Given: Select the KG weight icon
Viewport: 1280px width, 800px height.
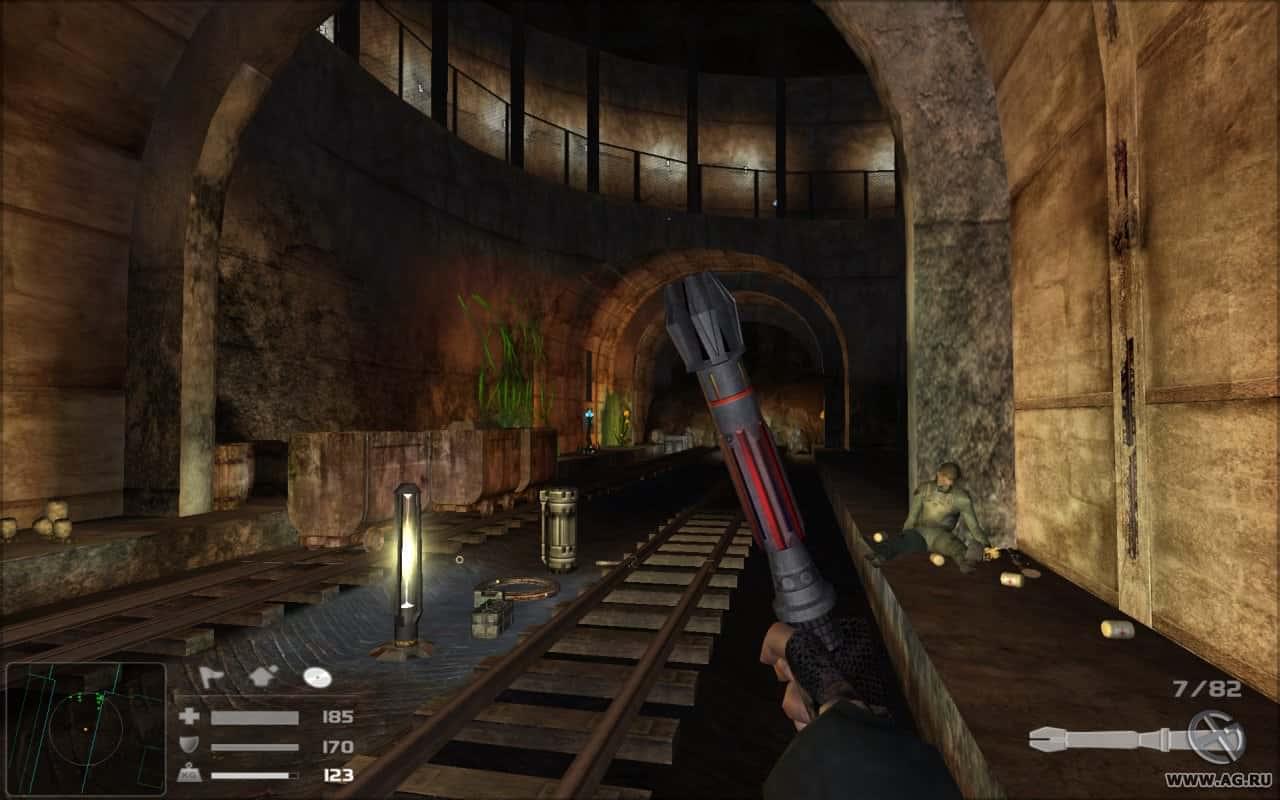Looking at the screenshot, I should coord(190,772).
